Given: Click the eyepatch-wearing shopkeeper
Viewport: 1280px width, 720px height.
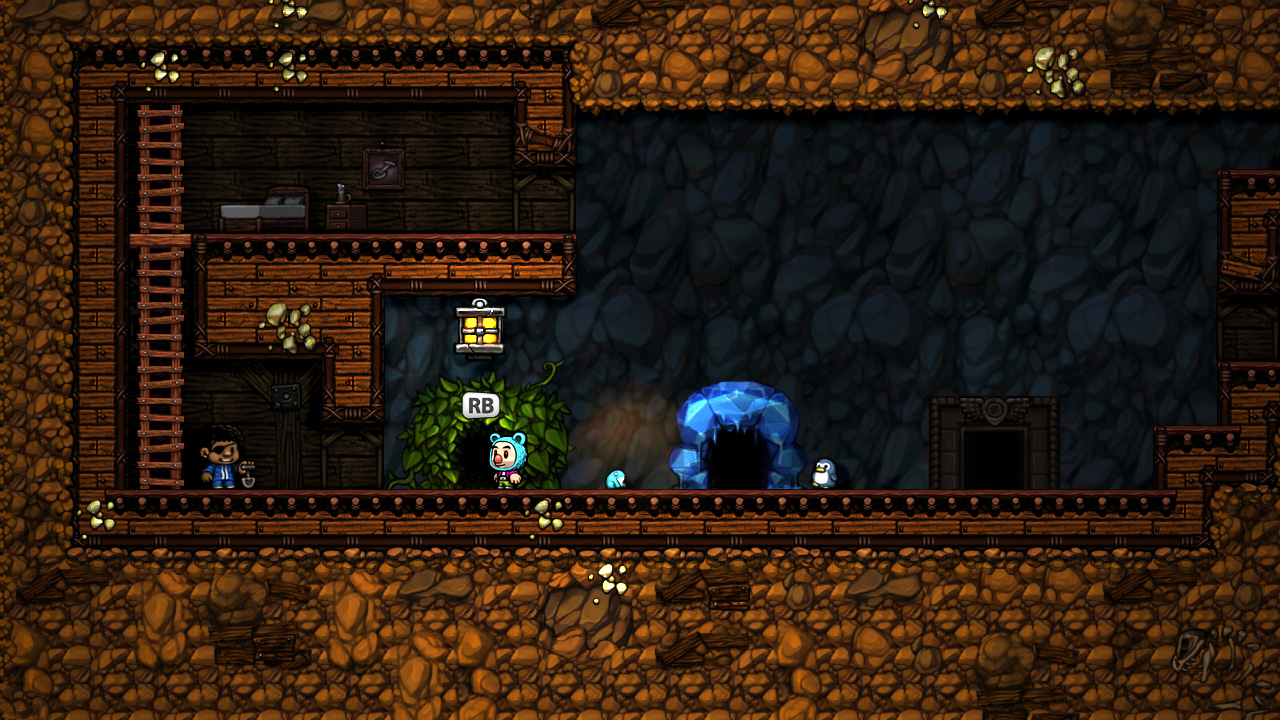Looking at the screenshot, I should [x=222, y=460].
